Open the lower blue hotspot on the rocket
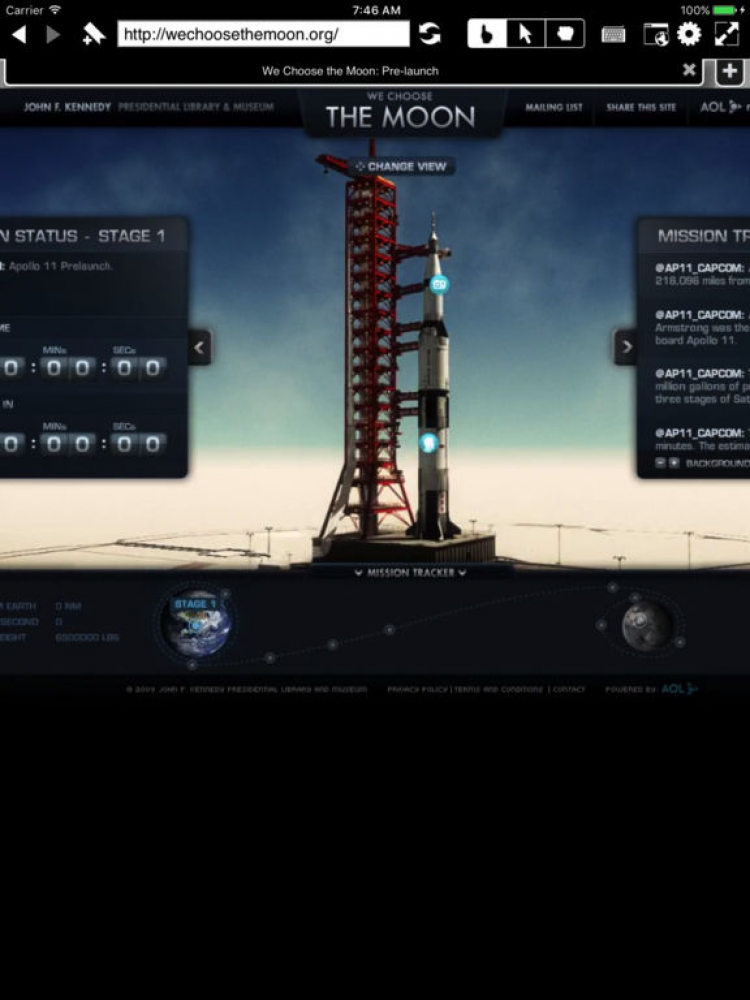This screenshot has width=750, height=1000. [x=428, y=443]
